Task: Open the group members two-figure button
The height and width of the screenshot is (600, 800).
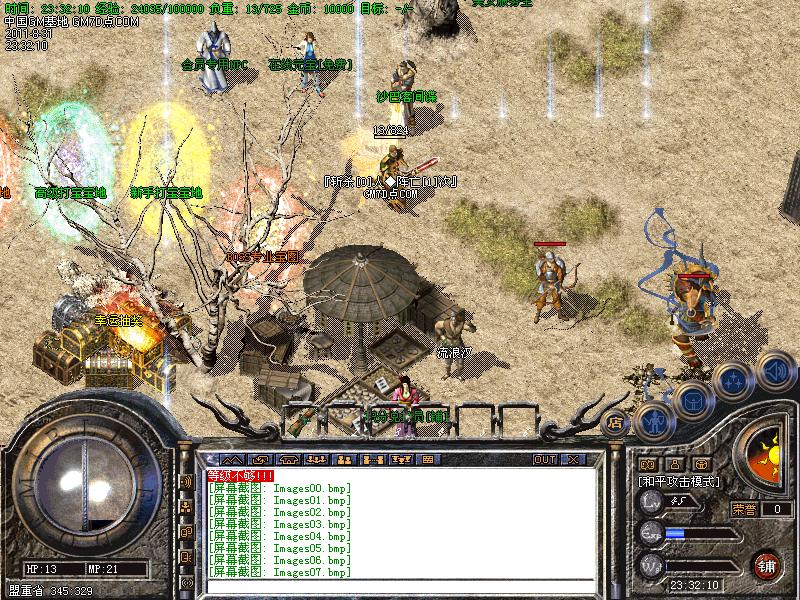Action: click(x=344, y=460)
